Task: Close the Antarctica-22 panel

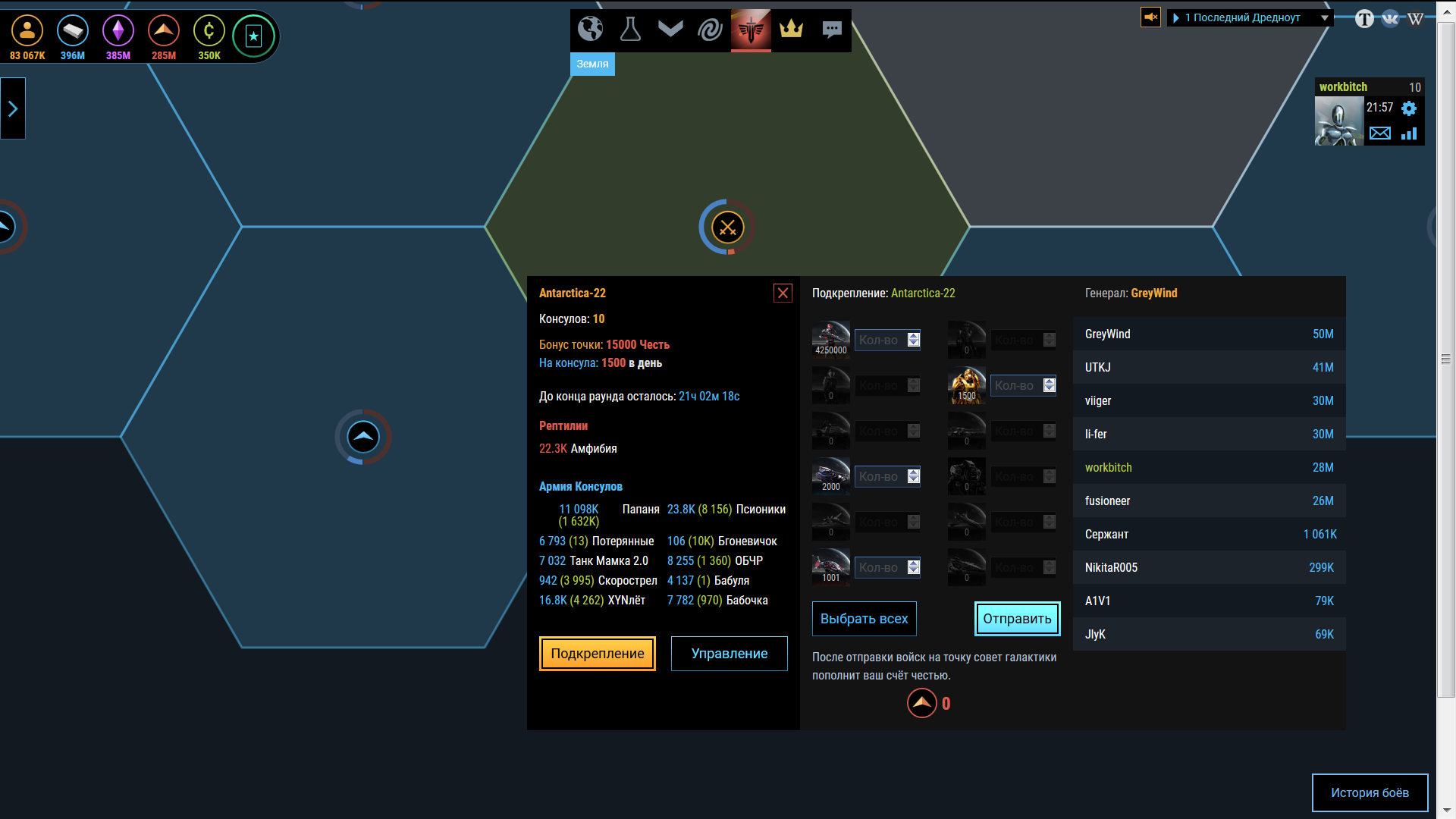Action: coord(783,293)
